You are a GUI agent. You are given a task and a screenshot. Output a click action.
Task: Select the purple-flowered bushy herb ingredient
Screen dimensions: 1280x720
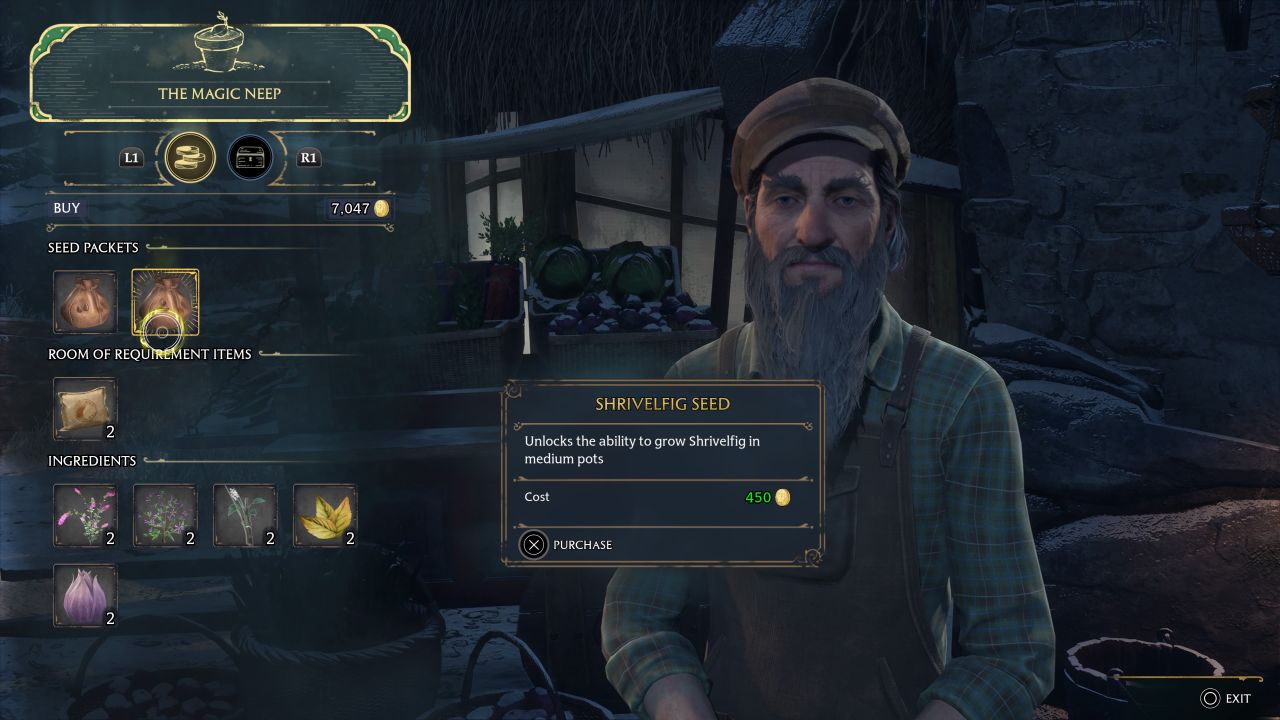pos(165,515)
